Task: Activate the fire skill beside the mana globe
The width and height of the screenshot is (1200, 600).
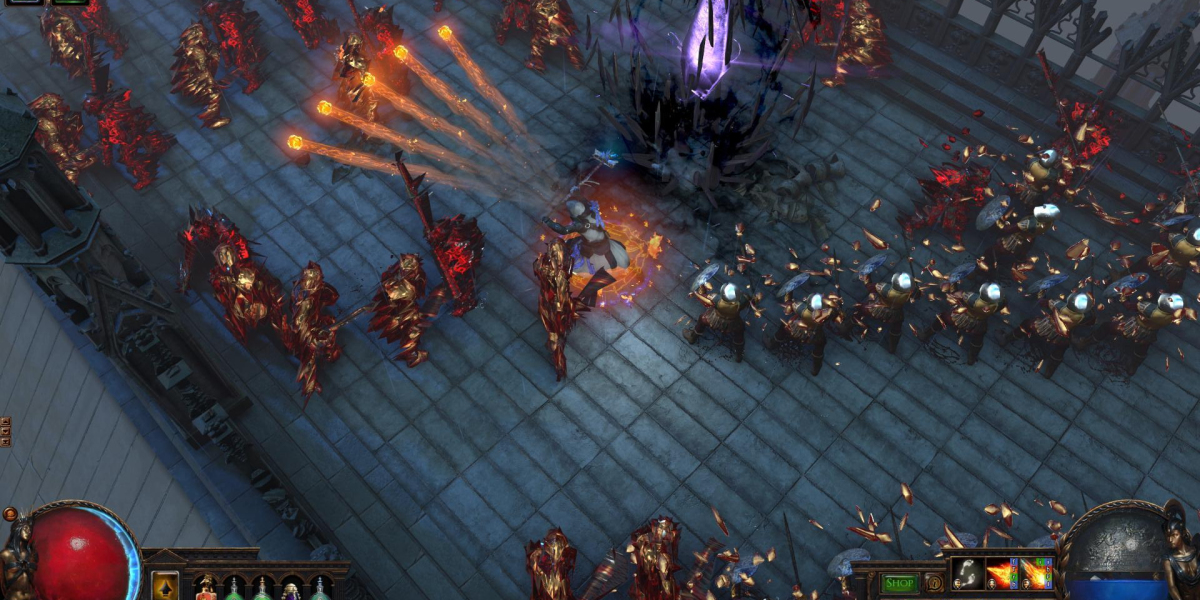Action: tap(1036, 574)
